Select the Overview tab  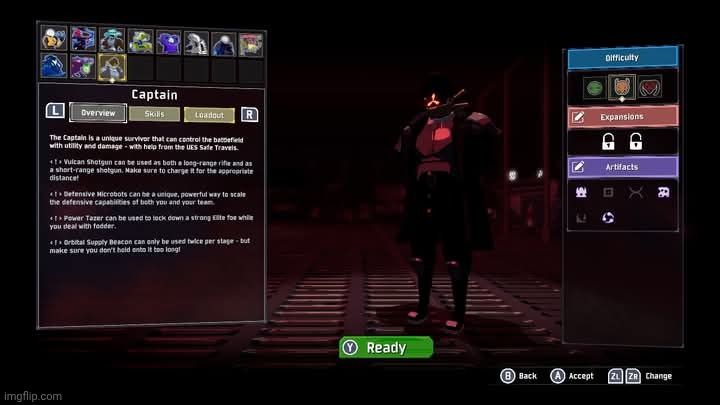(98, 114)
